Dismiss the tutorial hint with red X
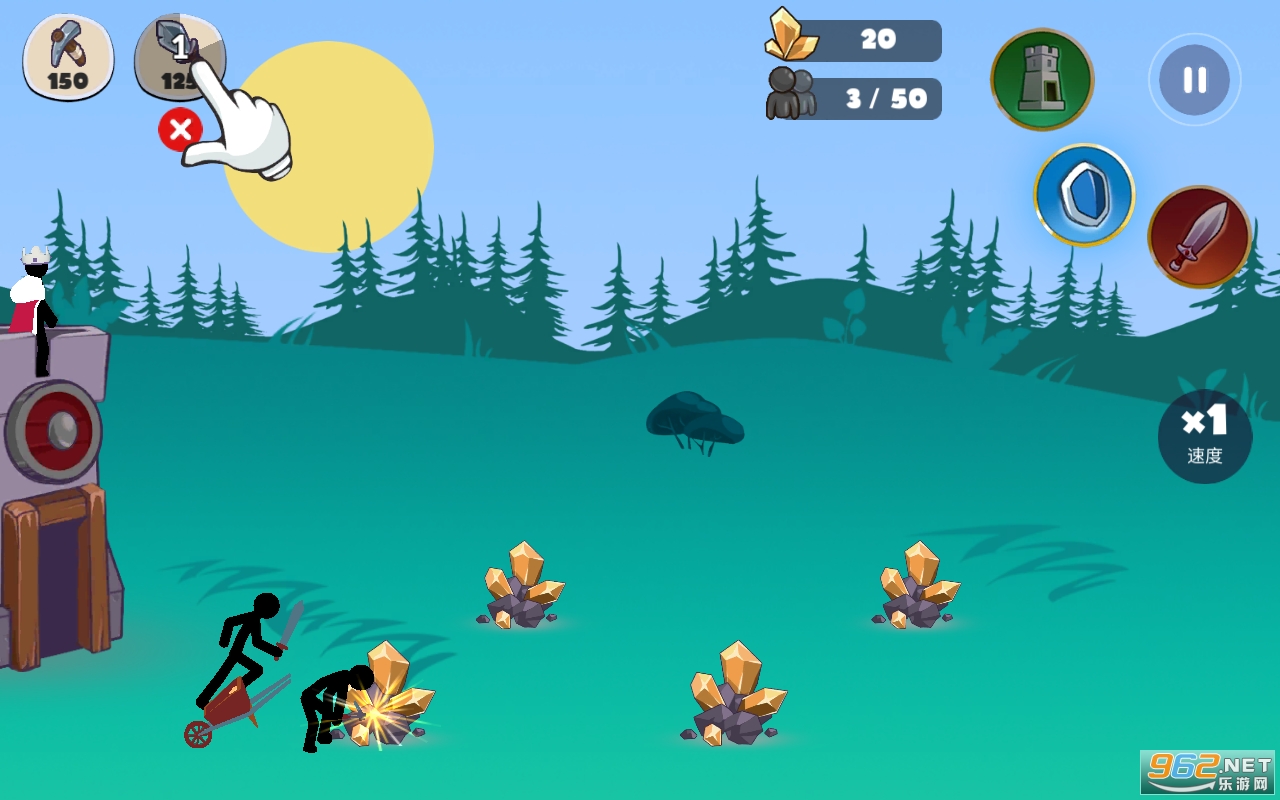Viewport: 1280px width, 800px height. click(x=180, y=130)
